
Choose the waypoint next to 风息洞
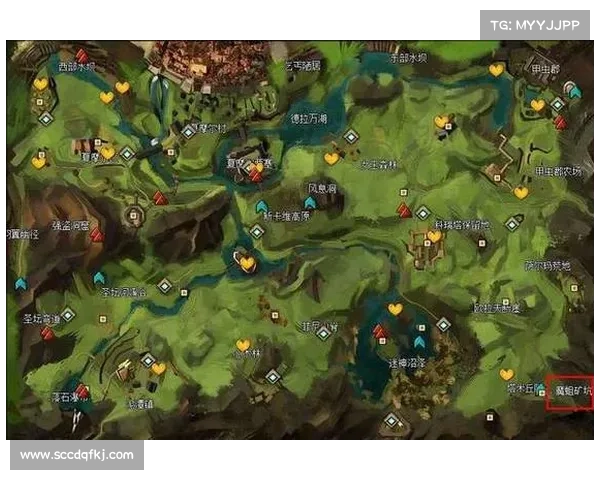(x=309, y=203)
